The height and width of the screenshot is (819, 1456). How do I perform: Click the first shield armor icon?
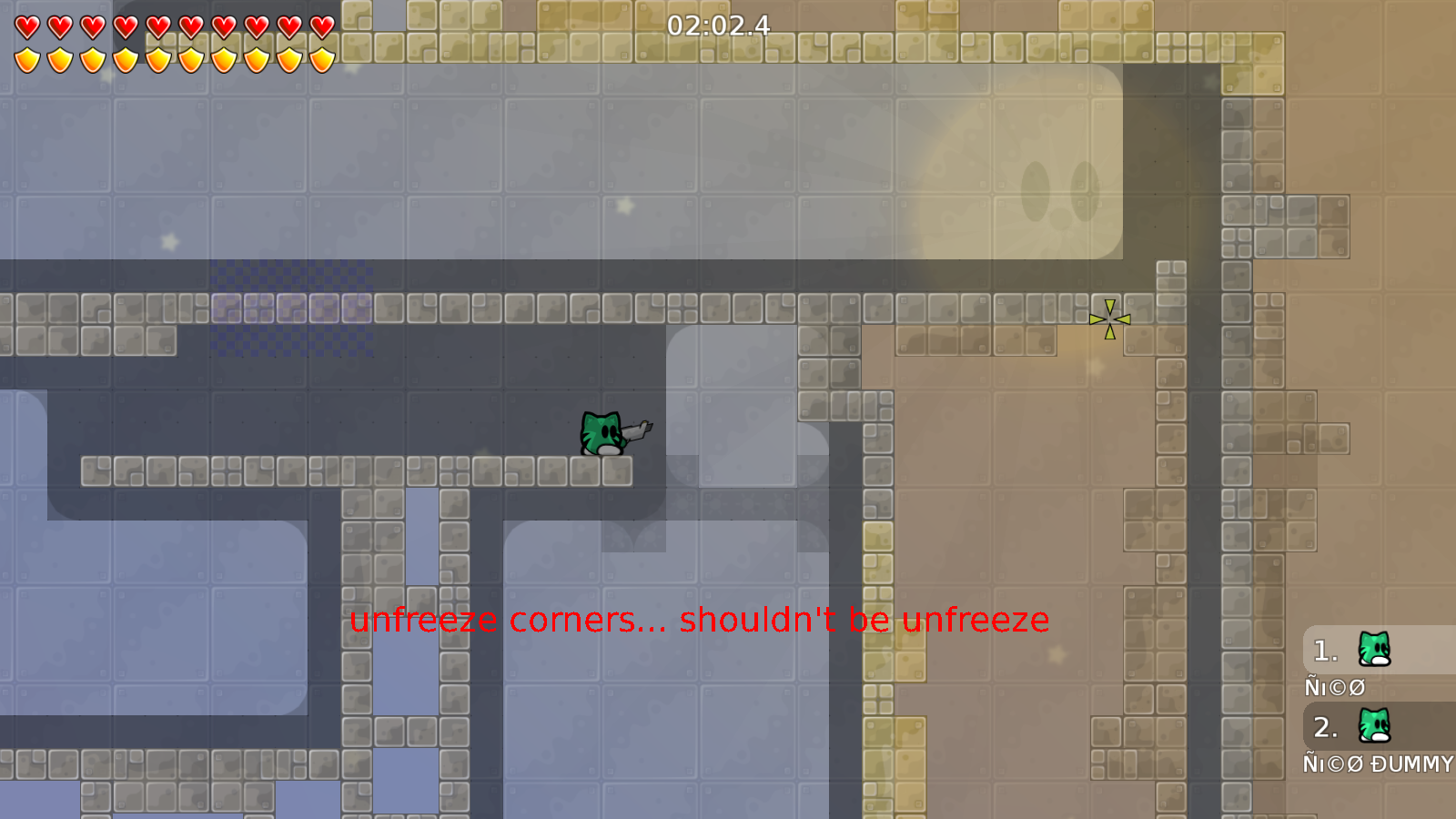tap(25, 58)
